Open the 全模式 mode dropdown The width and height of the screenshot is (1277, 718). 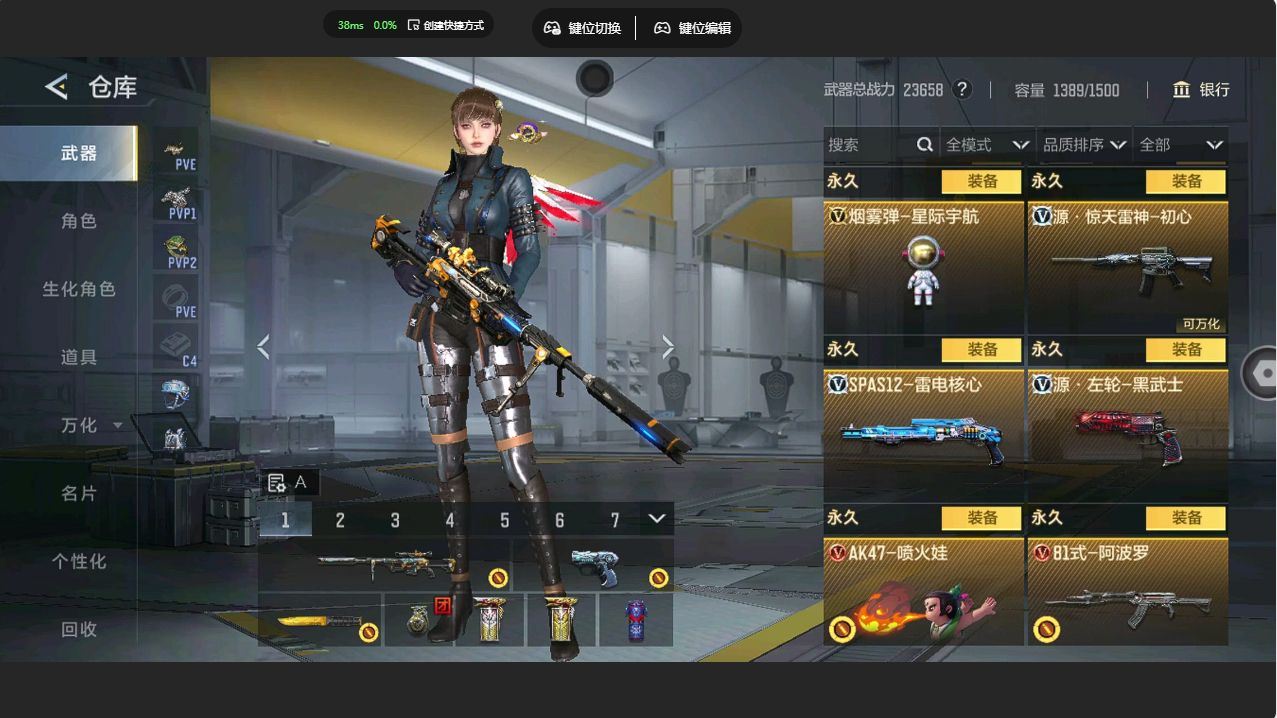point(987,145)
